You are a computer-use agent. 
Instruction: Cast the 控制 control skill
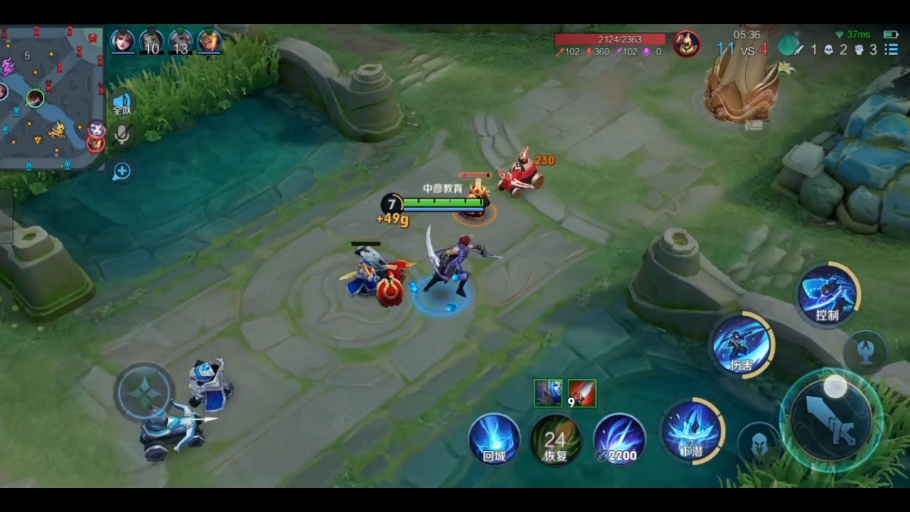coord(827,294)
